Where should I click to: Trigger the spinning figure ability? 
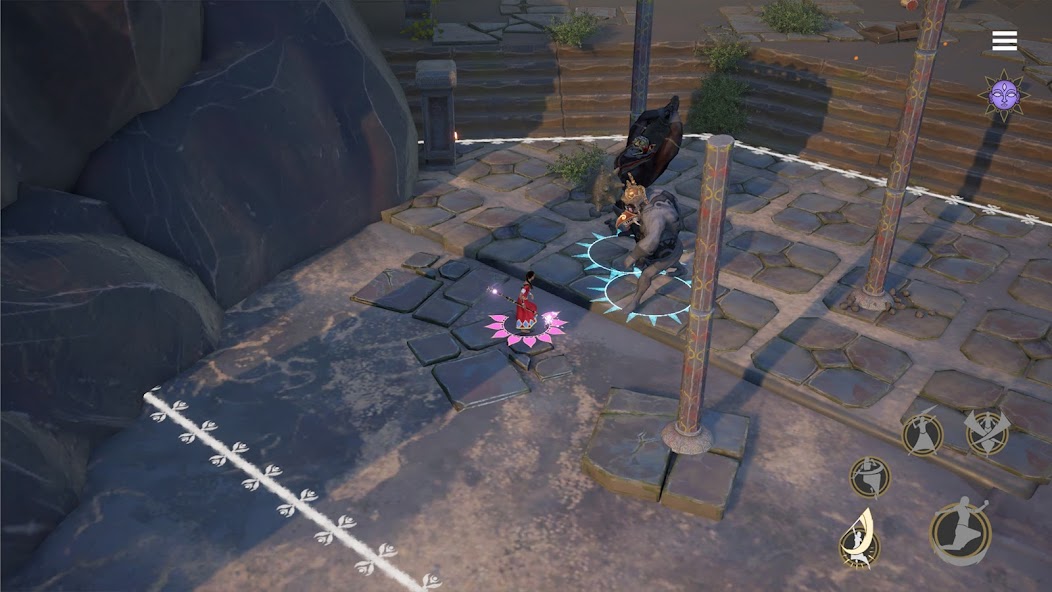870,476
